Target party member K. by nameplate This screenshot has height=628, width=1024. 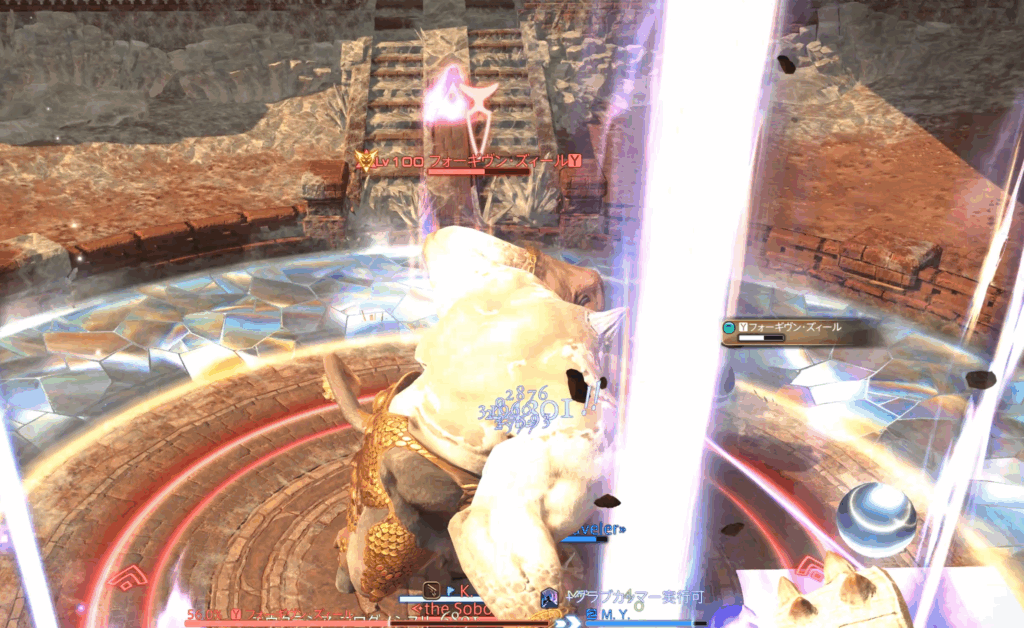[464, 591]
